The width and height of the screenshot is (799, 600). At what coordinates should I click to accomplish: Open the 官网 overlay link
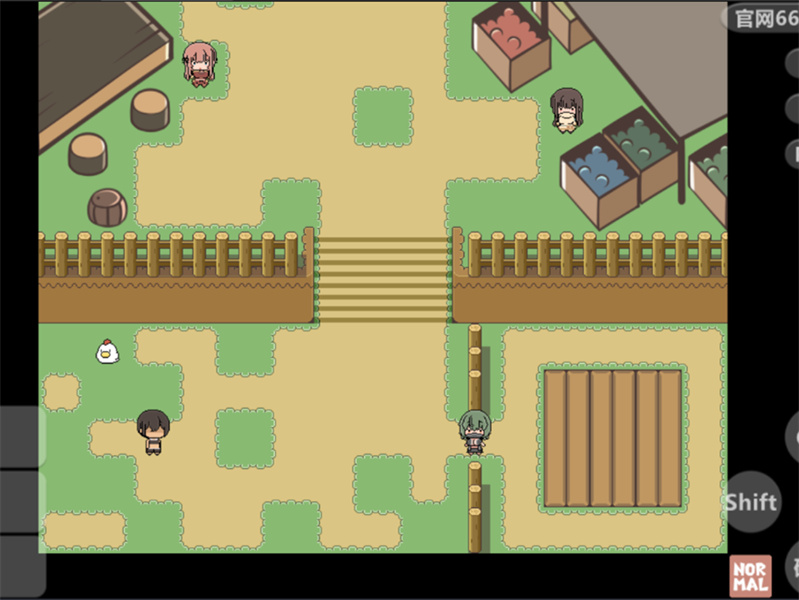pyautogui.click(x=764, y=18)
